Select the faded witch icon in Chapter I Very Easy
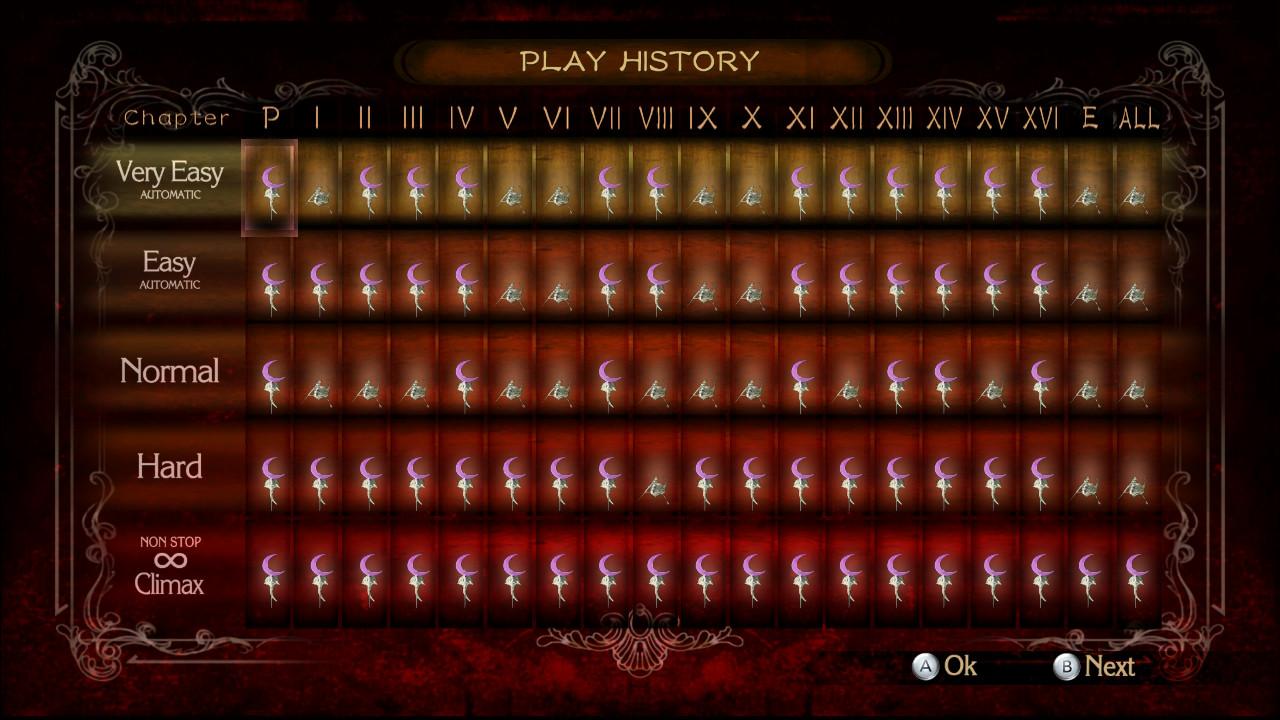 click(x=318, y=190)
